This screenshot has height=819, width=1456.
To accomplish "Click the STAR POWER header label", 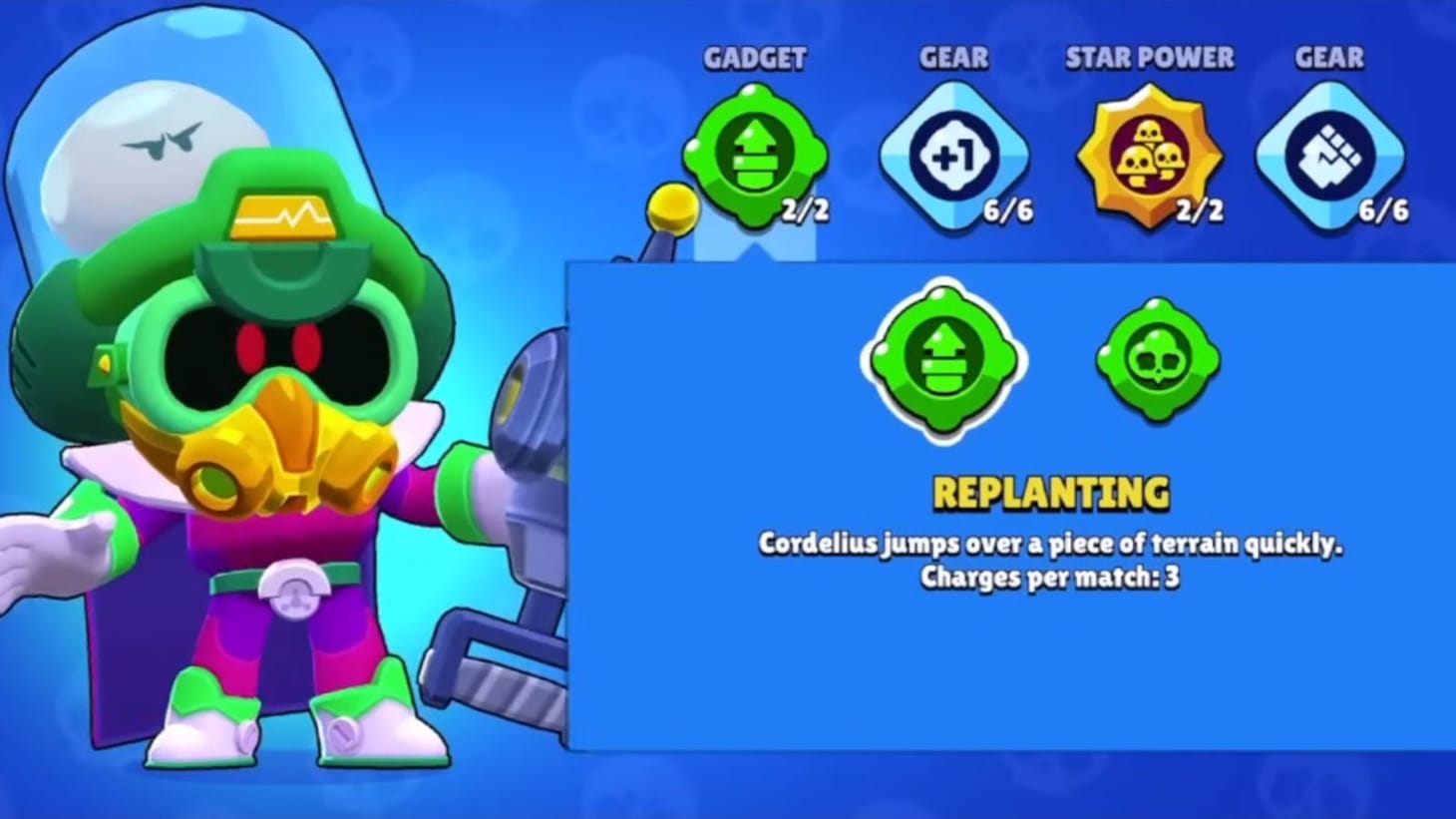I will [1151, 59].
